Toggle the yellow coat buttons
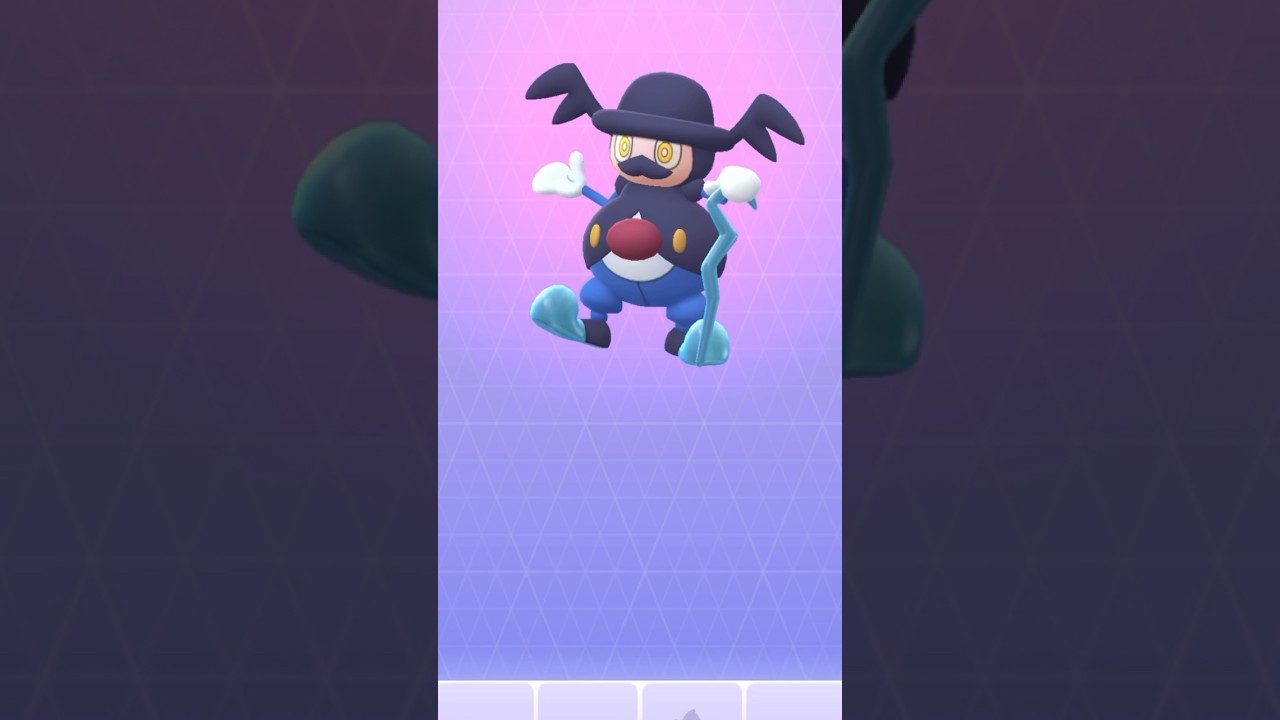This screenshot has height=720, width=1280. click(x=596, y=236)
